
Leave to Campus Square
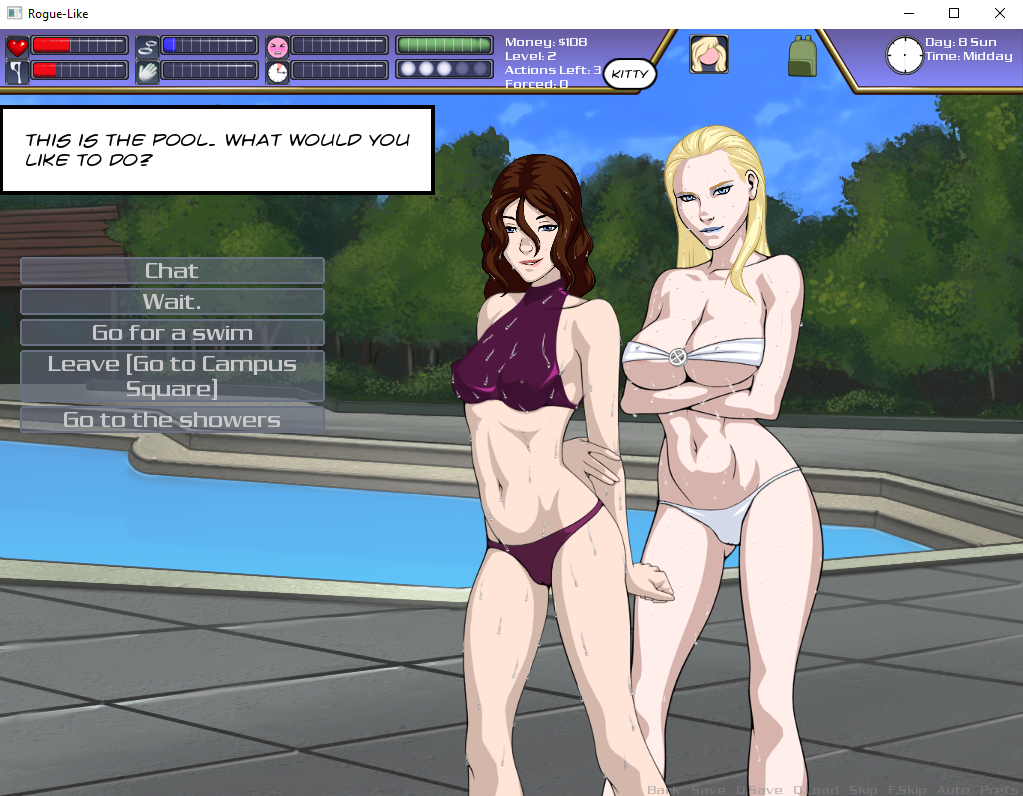click(x=172, y=376)
